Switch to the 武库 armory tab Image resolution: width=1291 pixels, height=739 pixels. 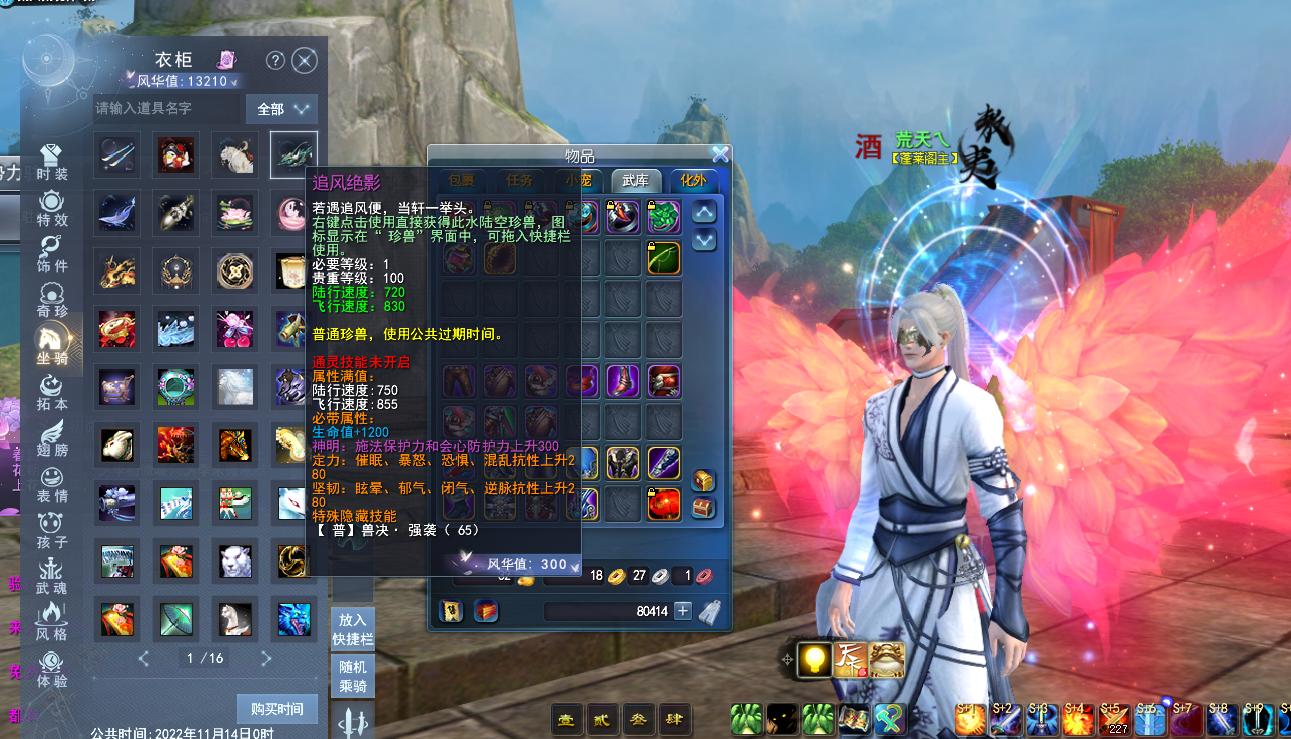[636, 181]
